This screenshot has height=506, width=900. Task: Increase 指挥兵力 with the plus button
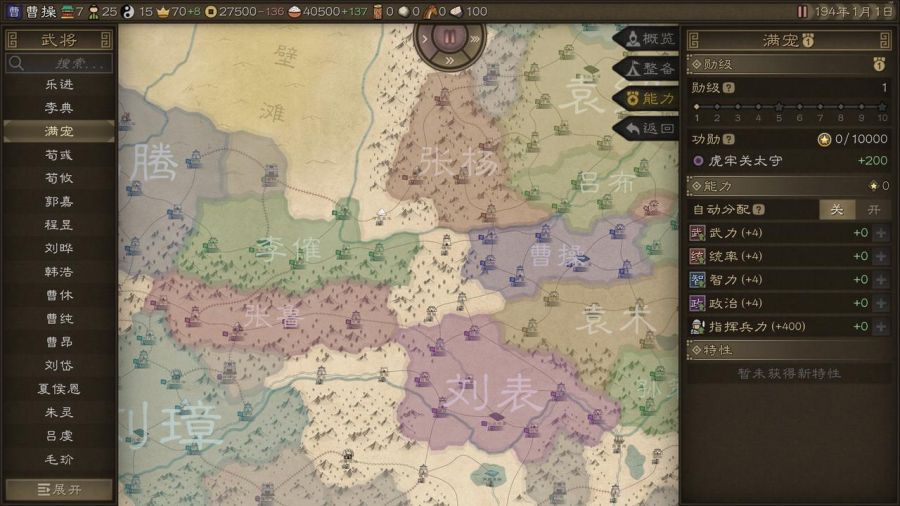click(881, 327)
